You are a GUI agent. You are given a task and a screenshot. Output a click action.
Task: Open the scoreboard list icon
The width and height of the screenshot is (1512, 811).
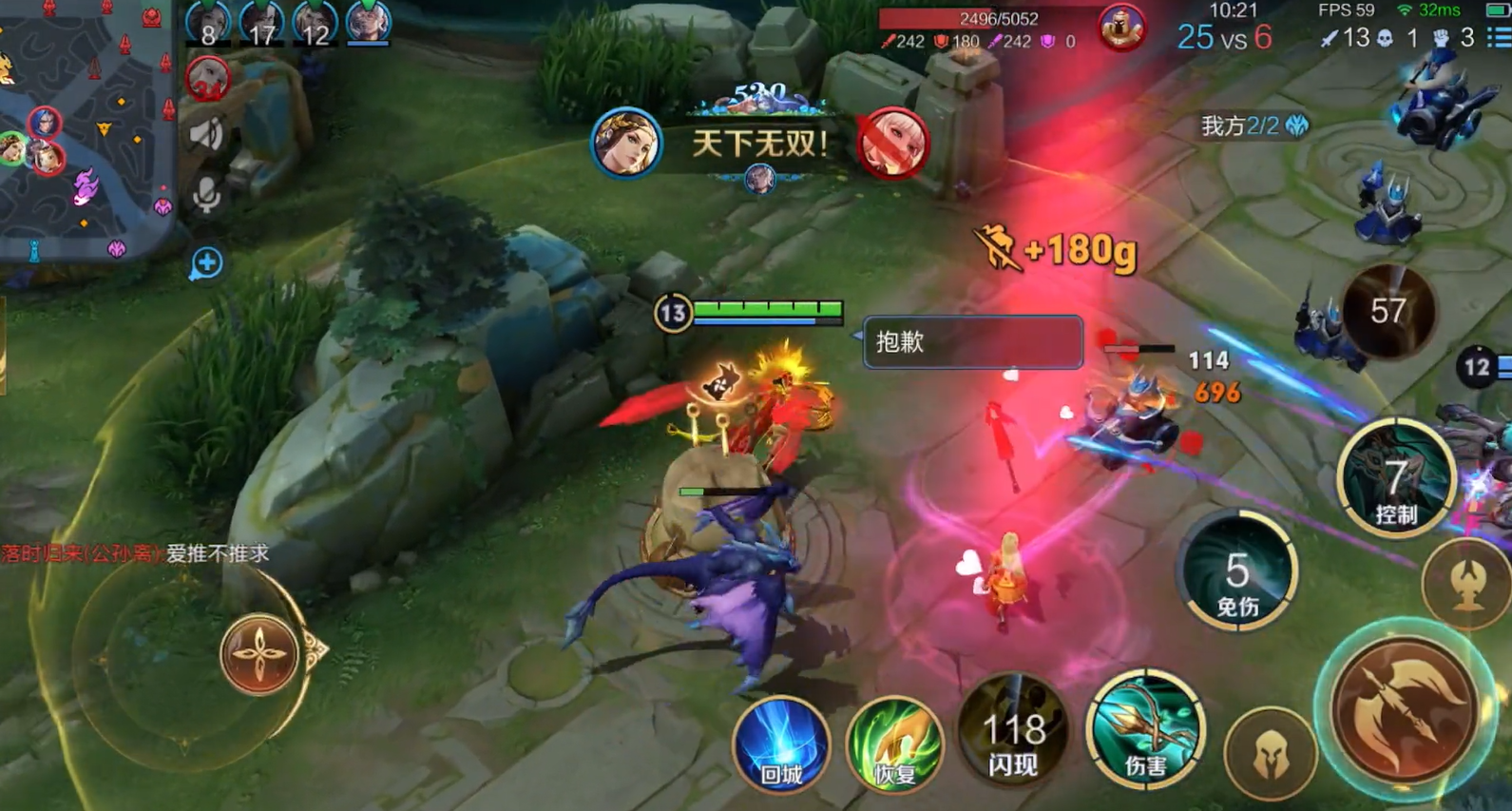[1499, 37]
